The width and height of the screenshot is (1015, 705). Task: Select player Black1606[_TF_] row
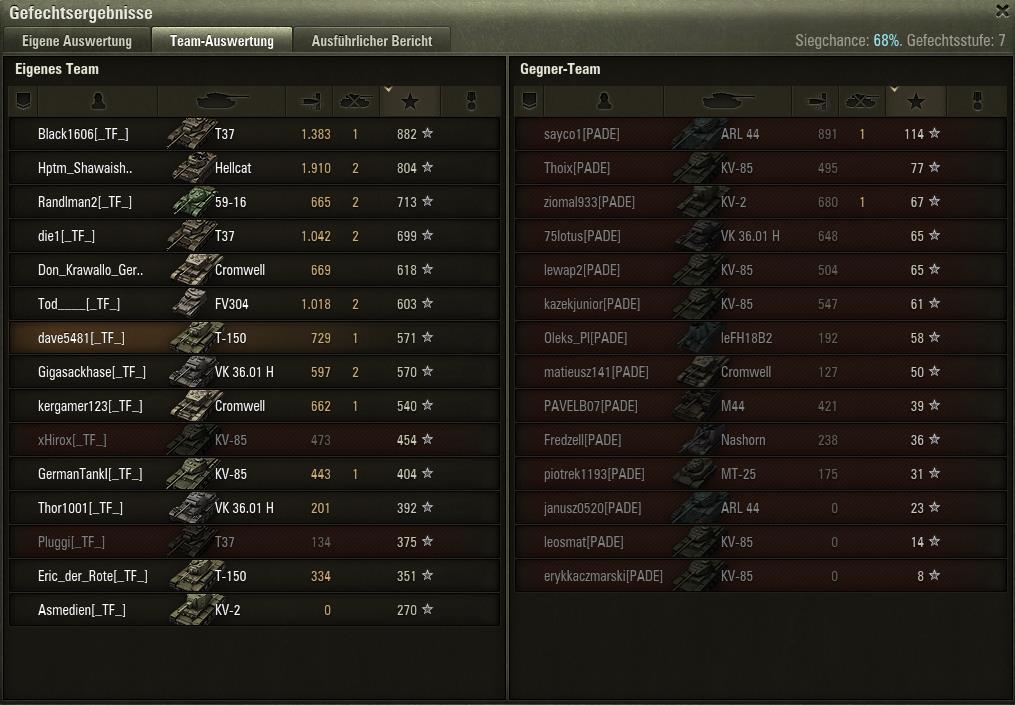(x=84, y=134)
